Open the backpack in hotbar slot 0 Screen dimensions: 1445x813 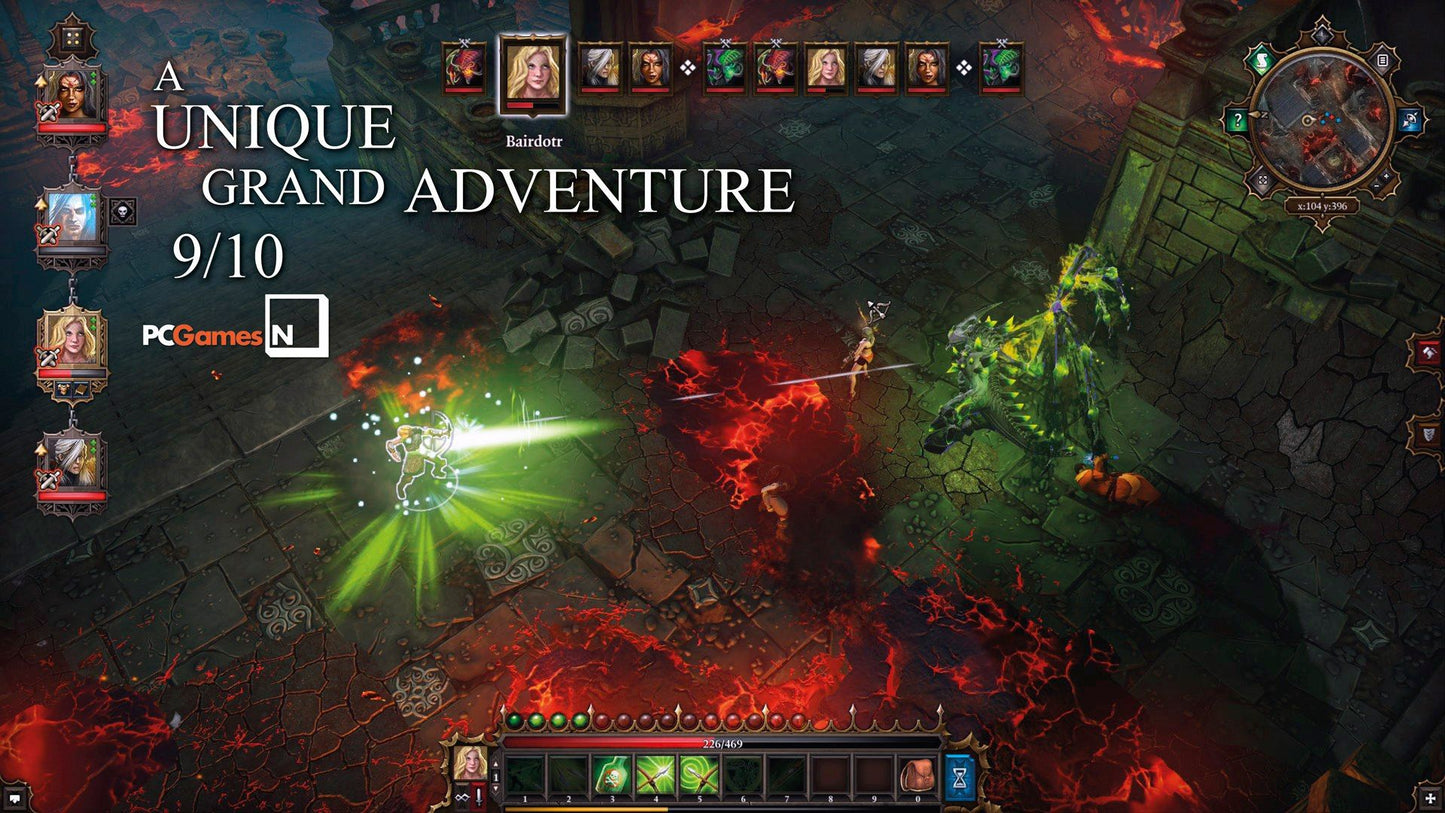[917, 774]
